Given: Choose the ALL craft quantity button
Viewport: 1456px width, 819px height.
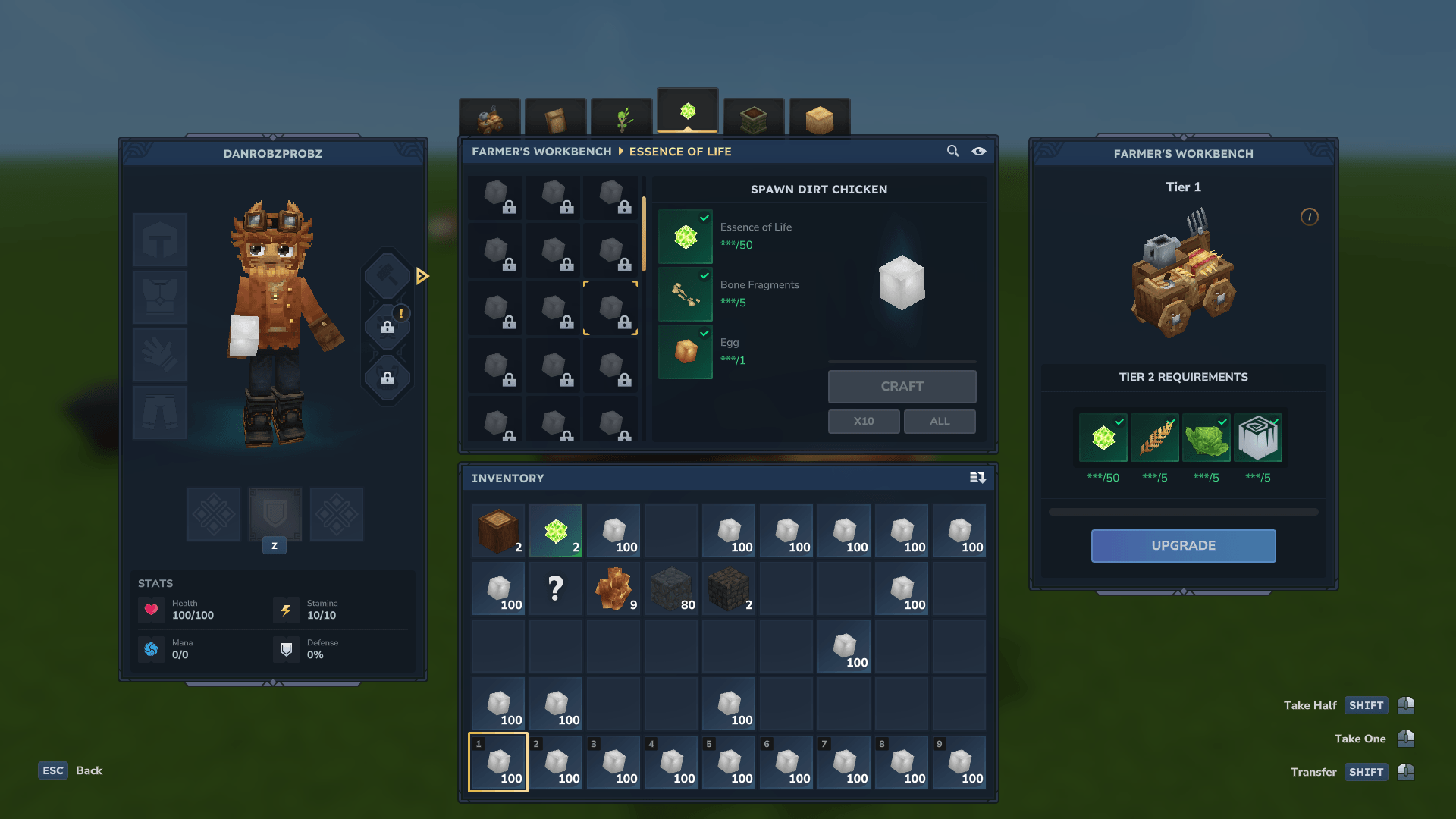Looking at the screenshot, I should (x=940, y=422).
